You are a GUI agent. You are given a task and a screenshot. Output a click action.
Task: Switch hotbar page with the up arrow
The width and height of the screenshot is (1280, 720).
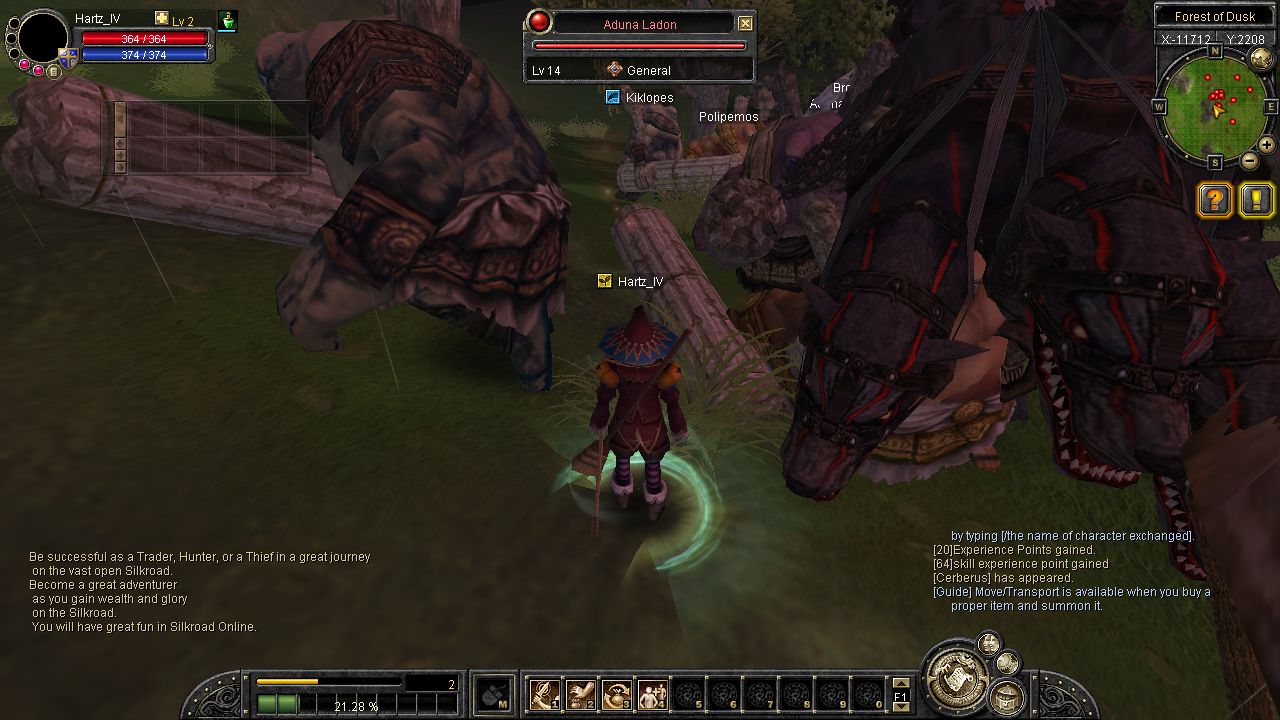[901, 684]
